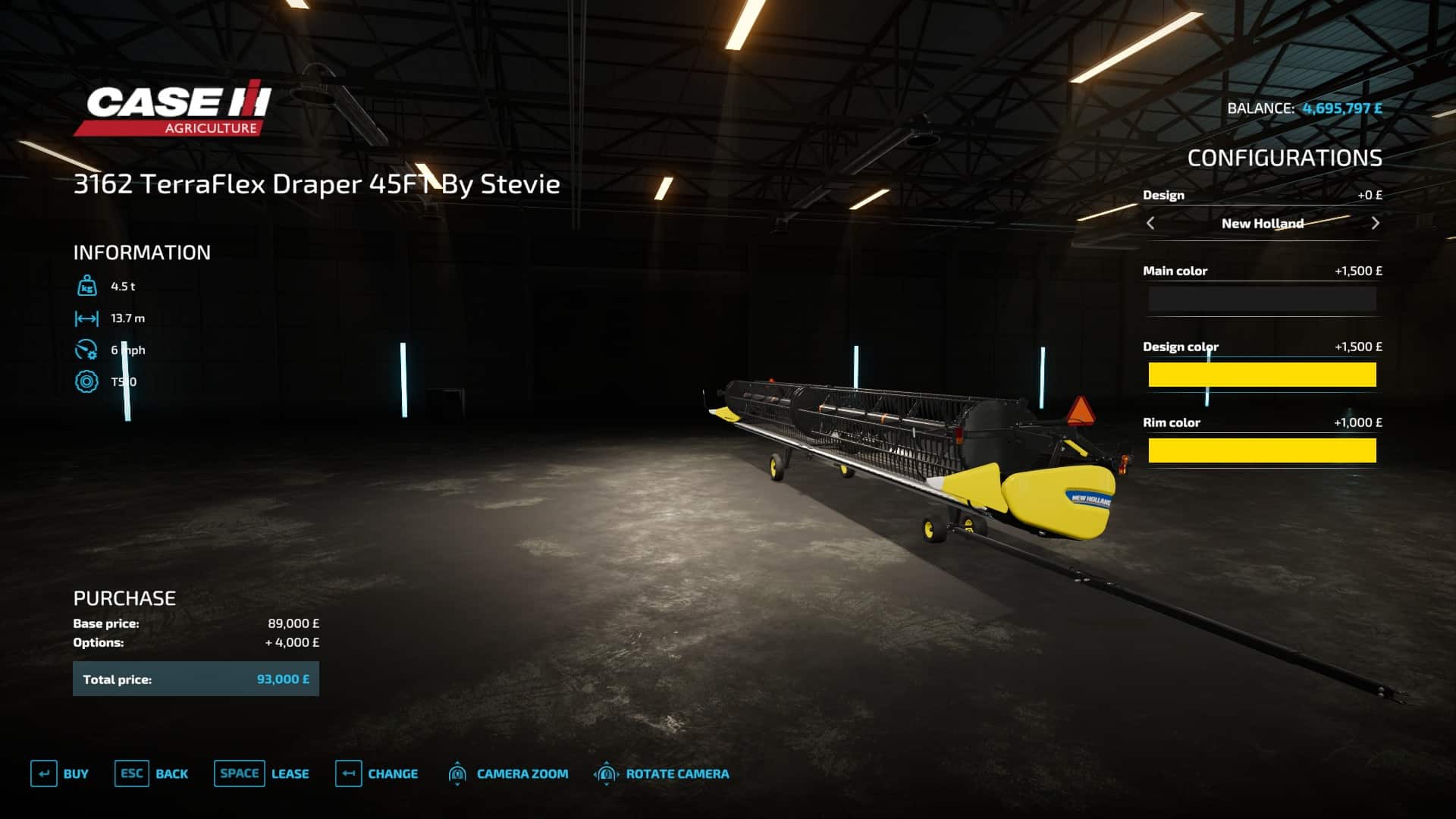Image resolution: width=1456 pixels, height=819 pixels.
Task: Switch design to the next option
Action: [1375, 223]
